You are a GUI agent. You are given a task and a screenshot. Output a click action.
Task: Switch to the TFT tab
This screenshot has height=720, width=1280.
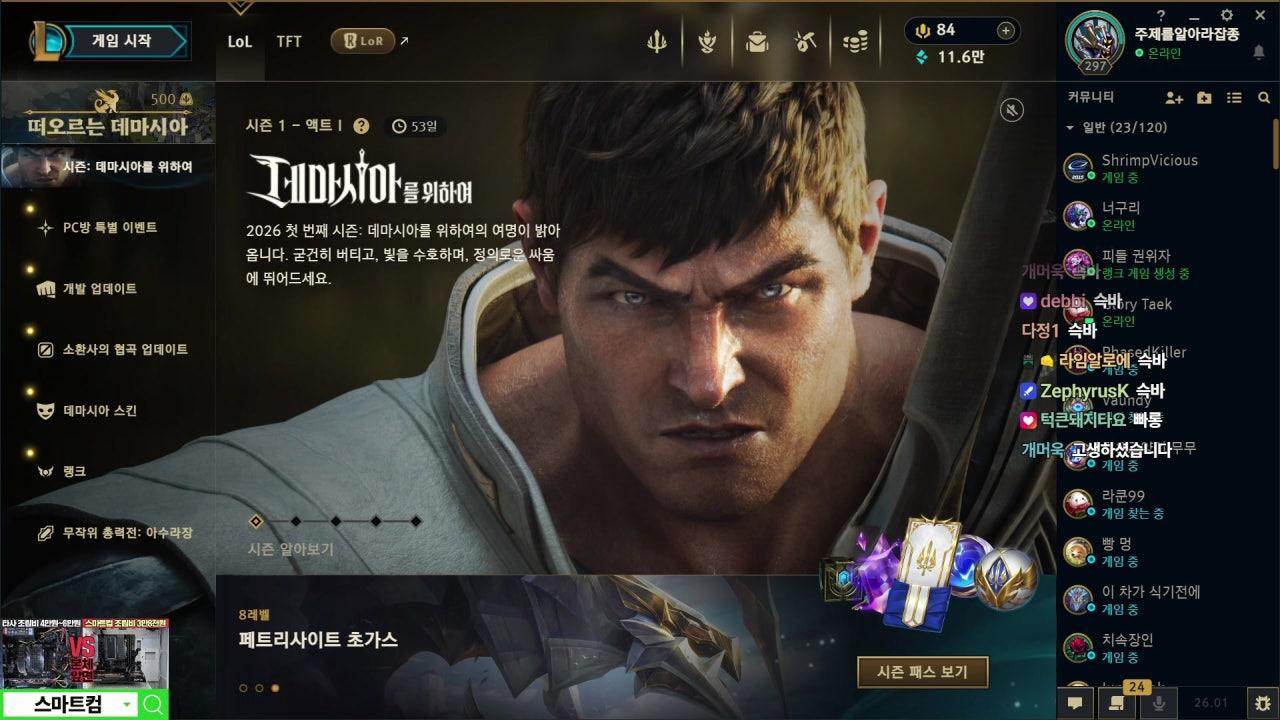point(289,43)
